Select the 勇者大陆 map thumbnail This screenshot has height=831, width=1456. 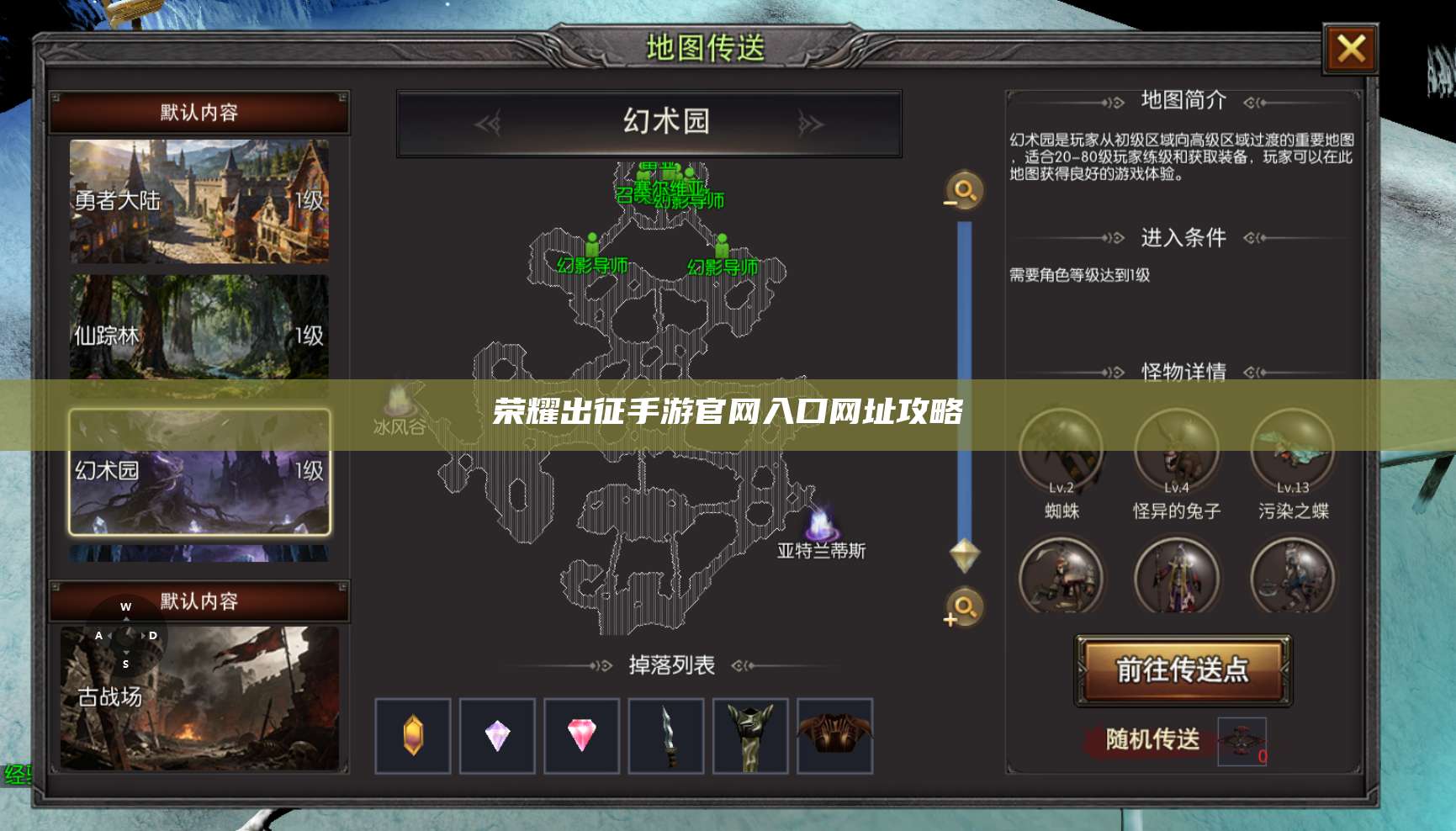click(199, 202)
